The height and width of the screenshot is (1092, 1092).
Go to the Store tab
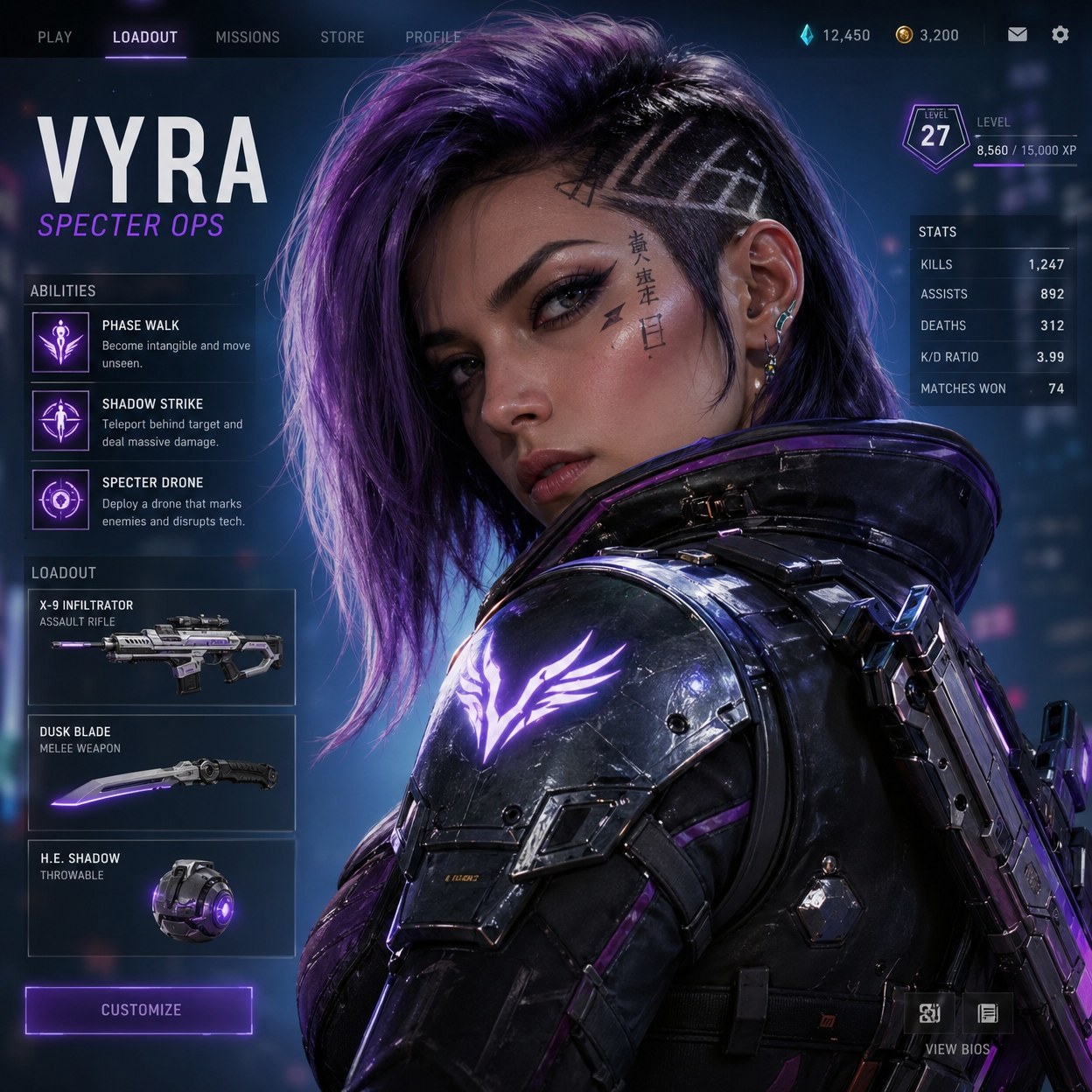tap(342, 37)
